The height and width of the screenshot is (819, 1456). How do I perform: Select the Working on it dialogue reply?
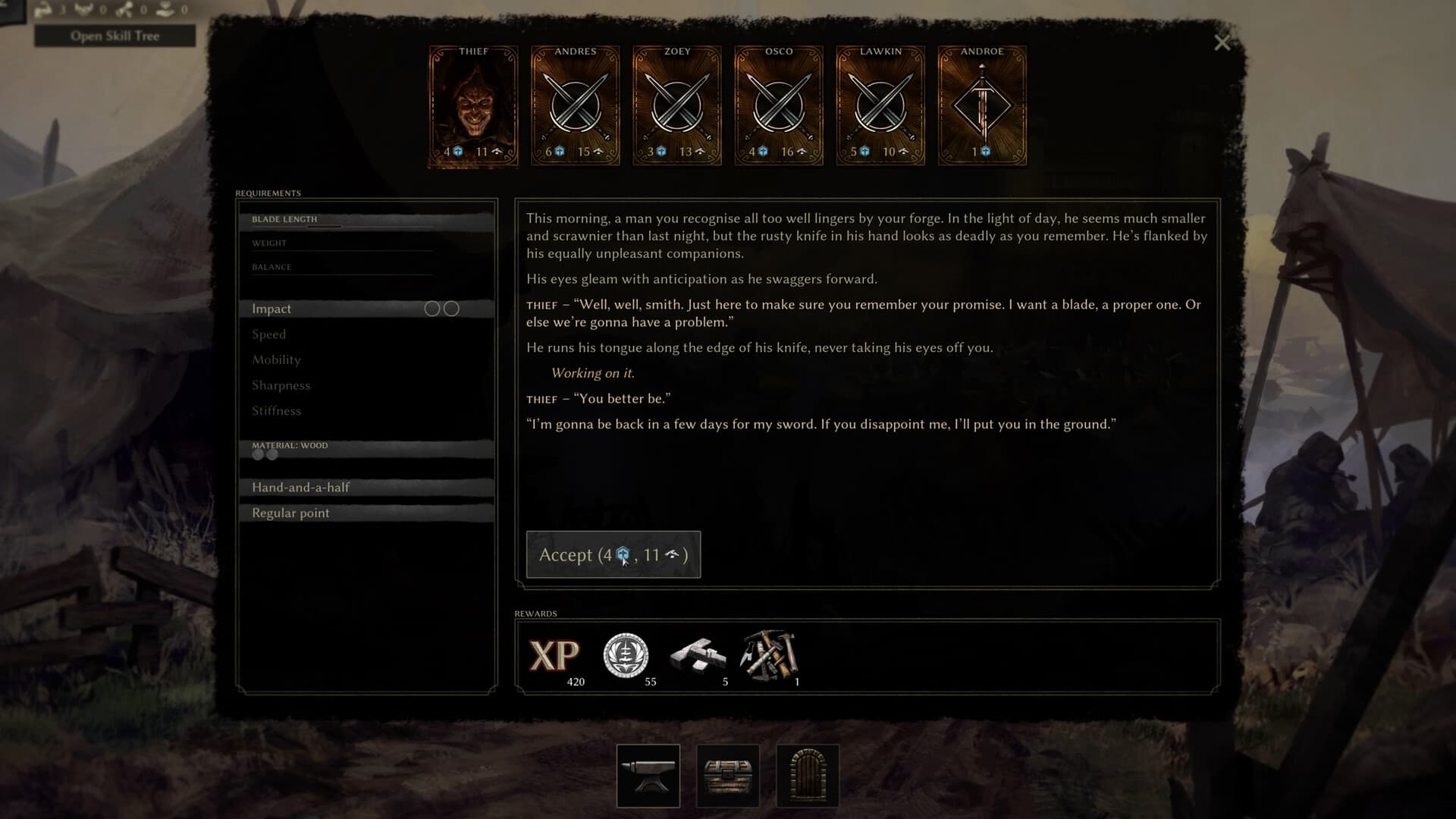(x=594, y=372)
